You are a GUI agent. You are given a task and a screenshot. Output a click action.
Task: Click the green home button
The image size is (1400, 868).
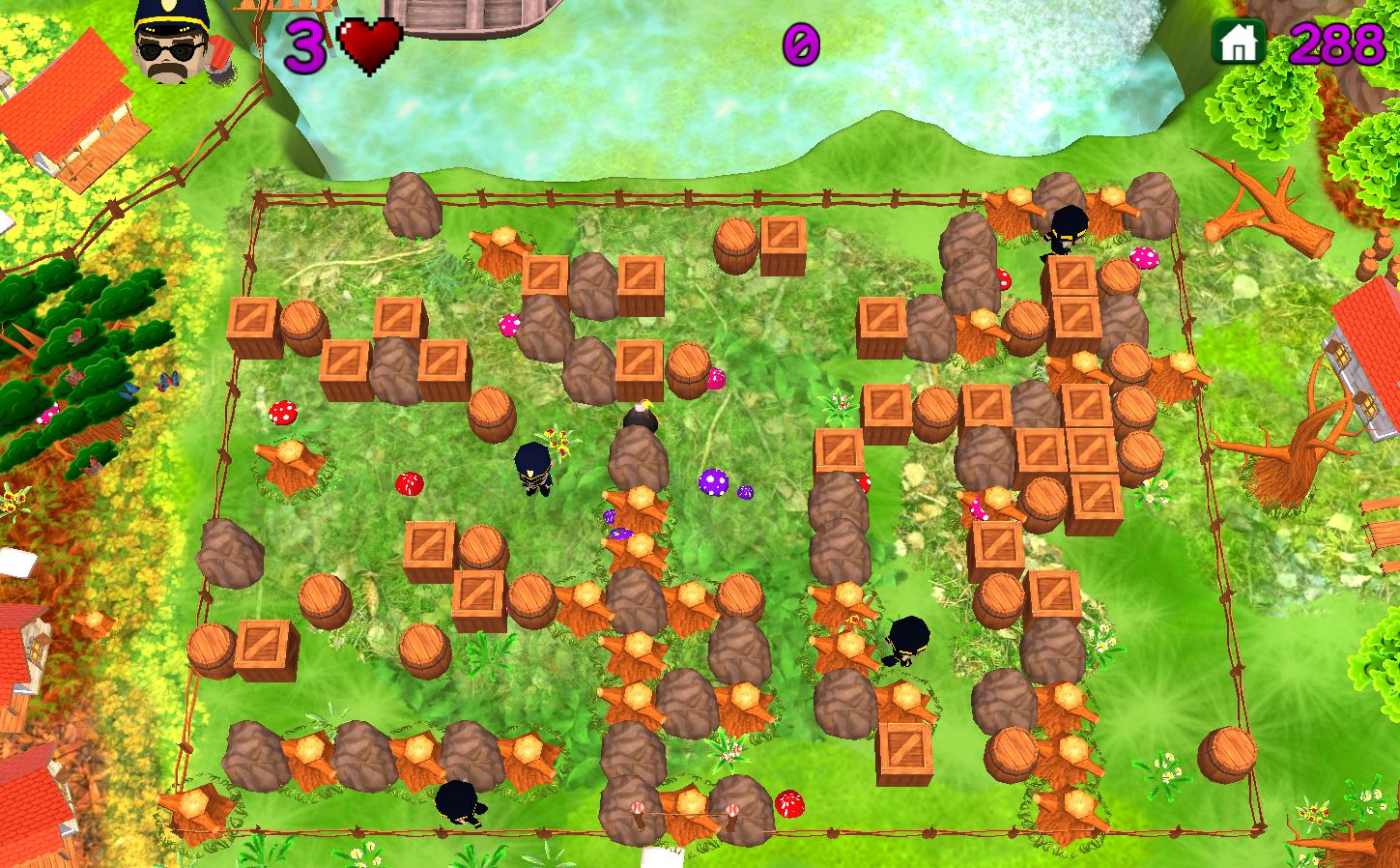(1240, 43)
